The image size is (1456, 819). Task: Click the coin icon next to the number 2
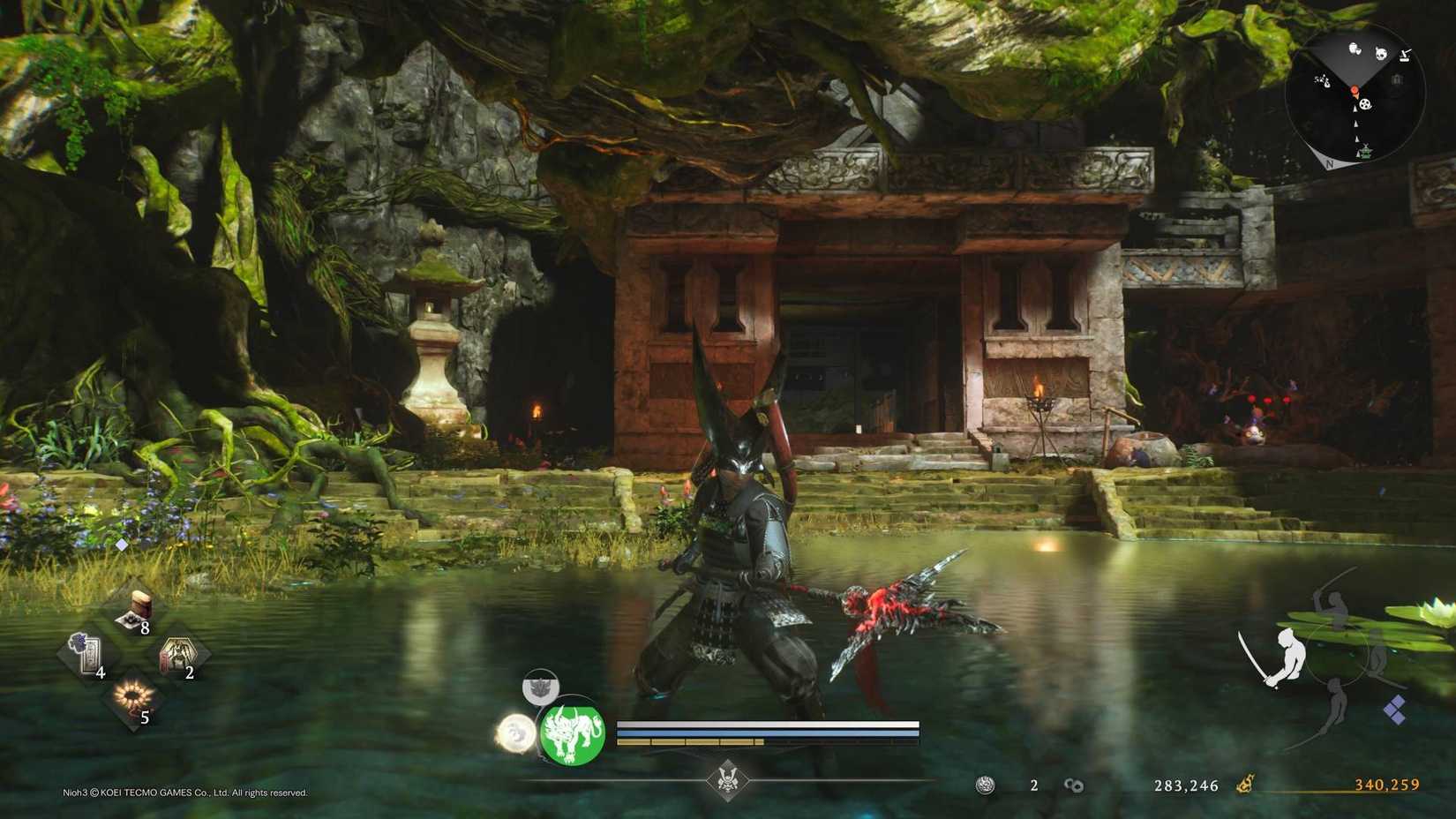(986, 785)
